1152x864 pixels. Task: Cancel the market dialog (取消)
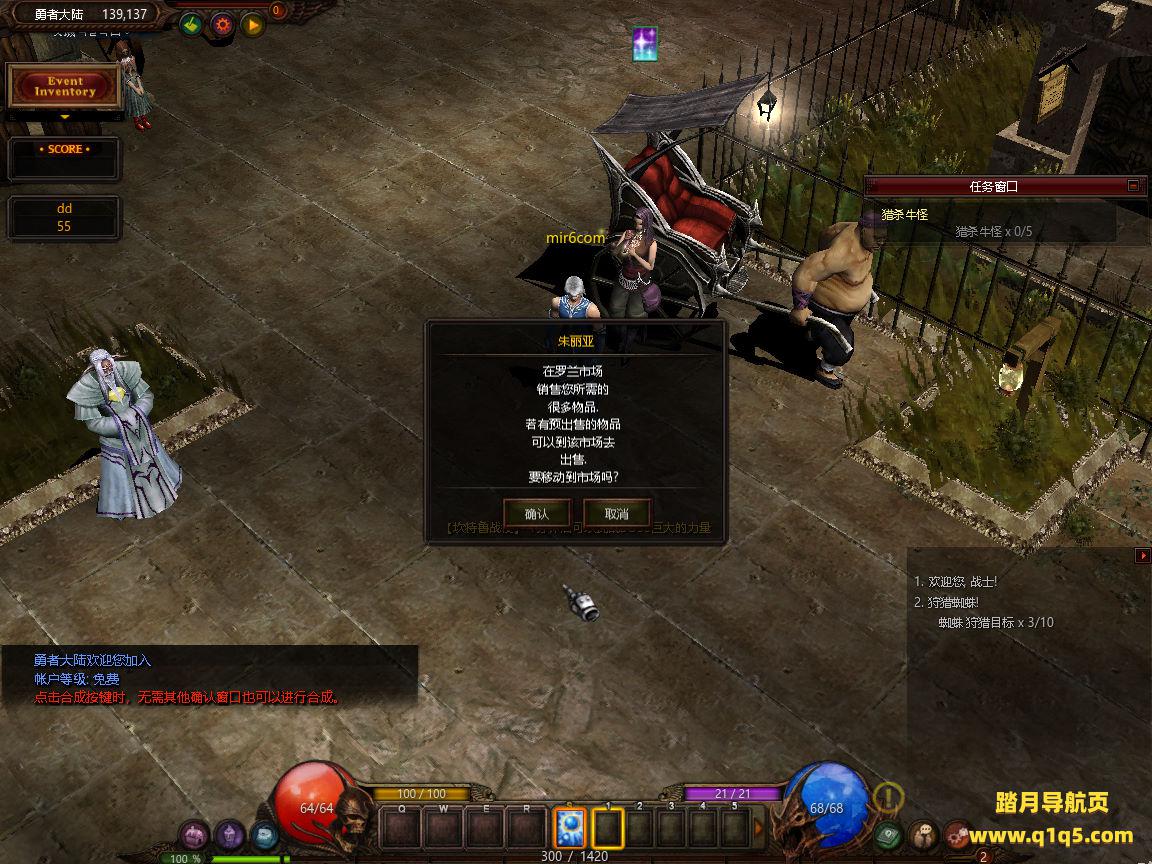coord(616,513)
